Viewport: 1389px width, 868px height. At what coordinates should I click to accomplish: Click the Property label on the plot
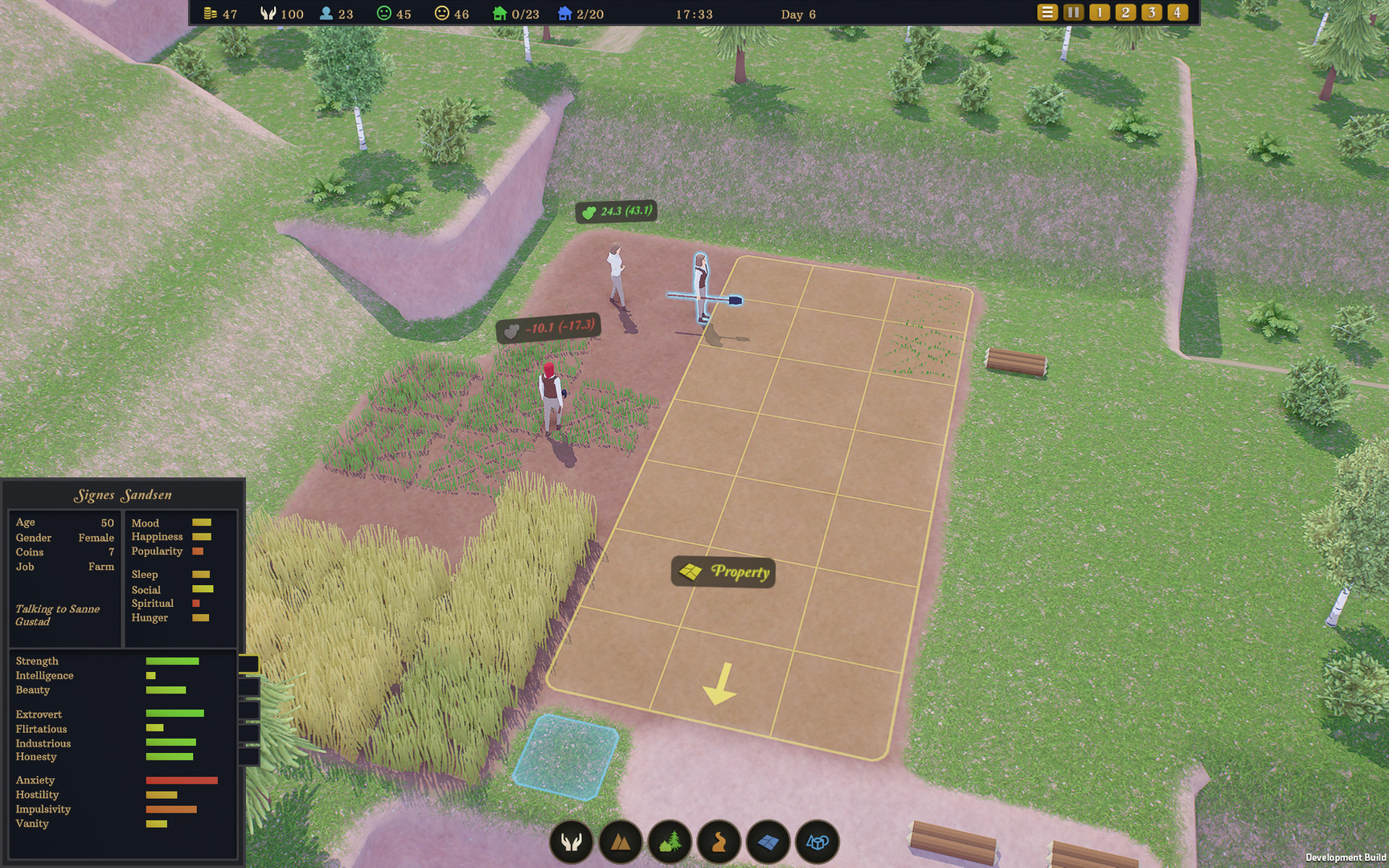click(722, 572)
